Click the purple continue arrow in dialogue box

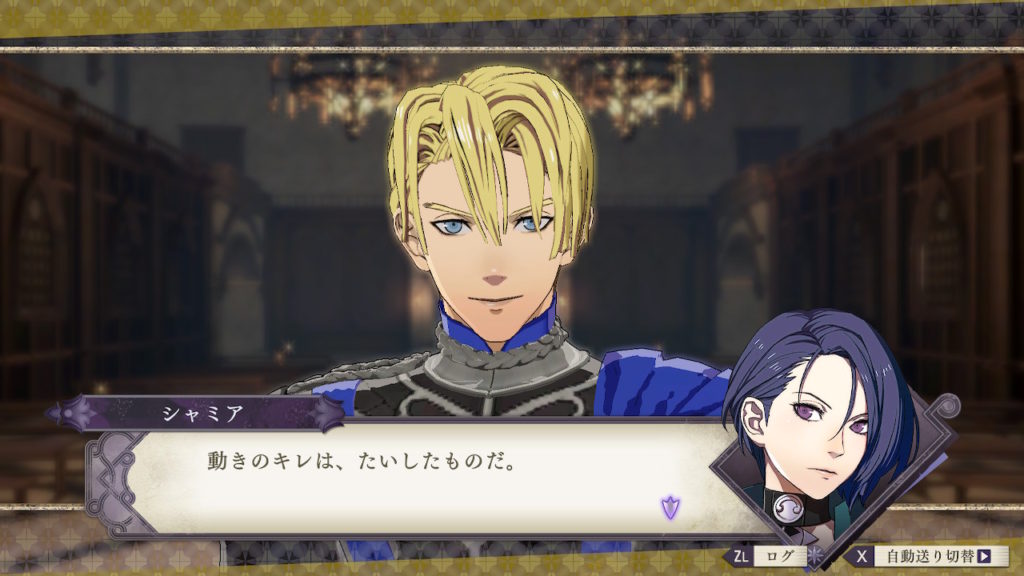pyautogui.click(x=669, y=507)
